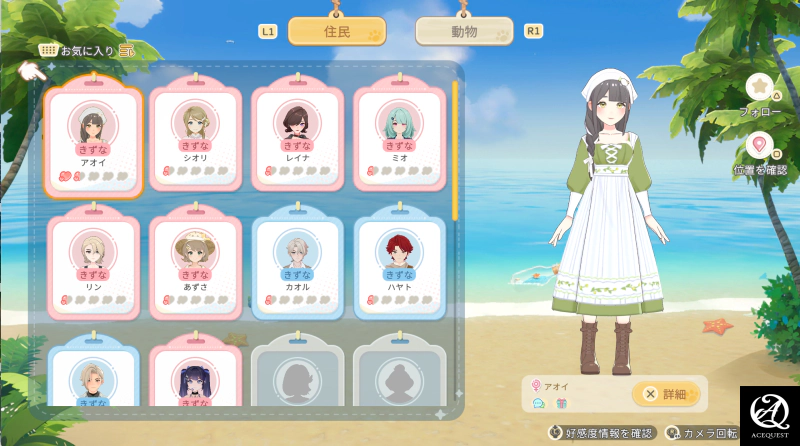This screenshot has width=800, height=446.
Task: Switch to the 住民 residents tab
Action: click(x=337, y=31)
